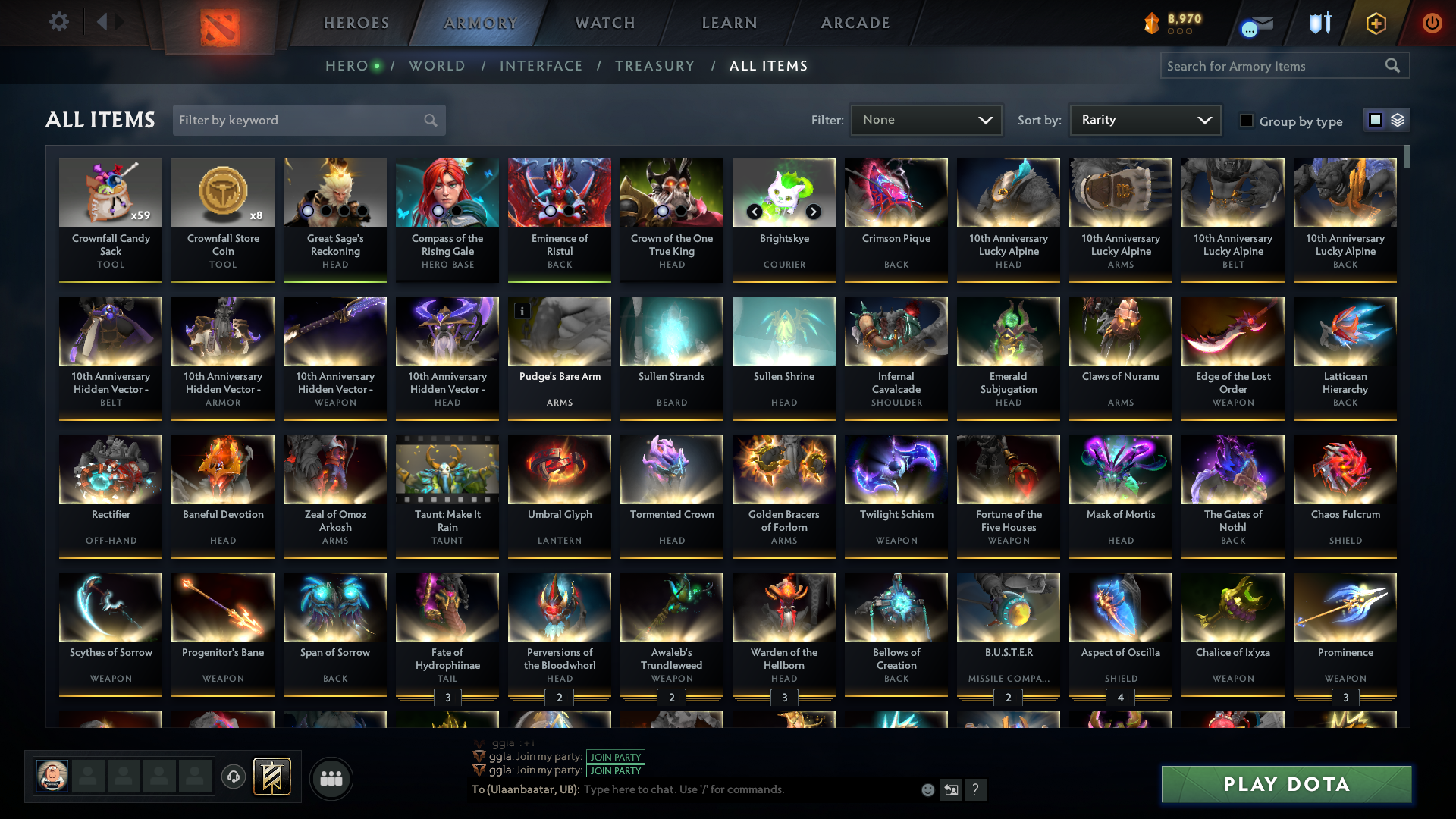1456x819 pixels.
Task: Switch to the TREASURY tab
Action: tap(655, 66)
